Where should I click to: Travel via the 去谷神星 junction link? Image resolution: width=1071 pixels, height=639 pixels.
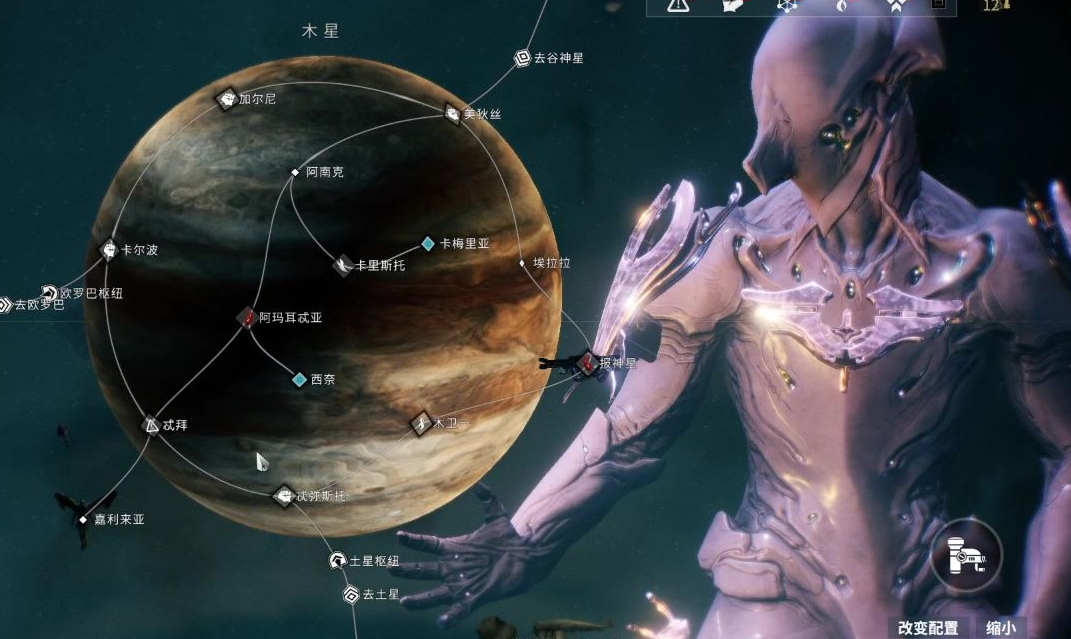522,58
